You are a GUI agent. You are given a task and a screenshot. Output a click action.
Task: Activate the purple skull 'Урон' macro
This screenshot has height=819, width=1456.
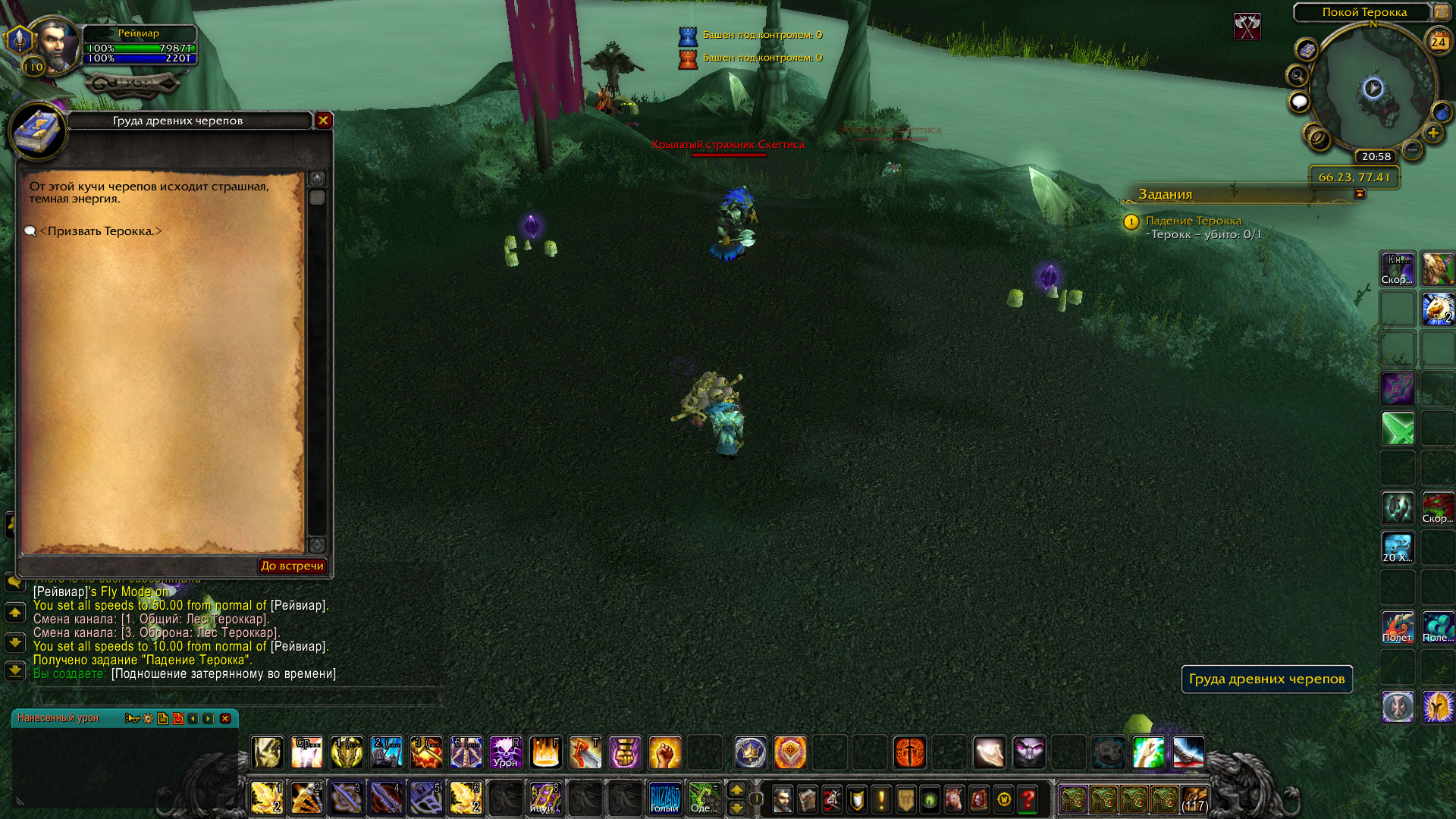tap(506, 752)
